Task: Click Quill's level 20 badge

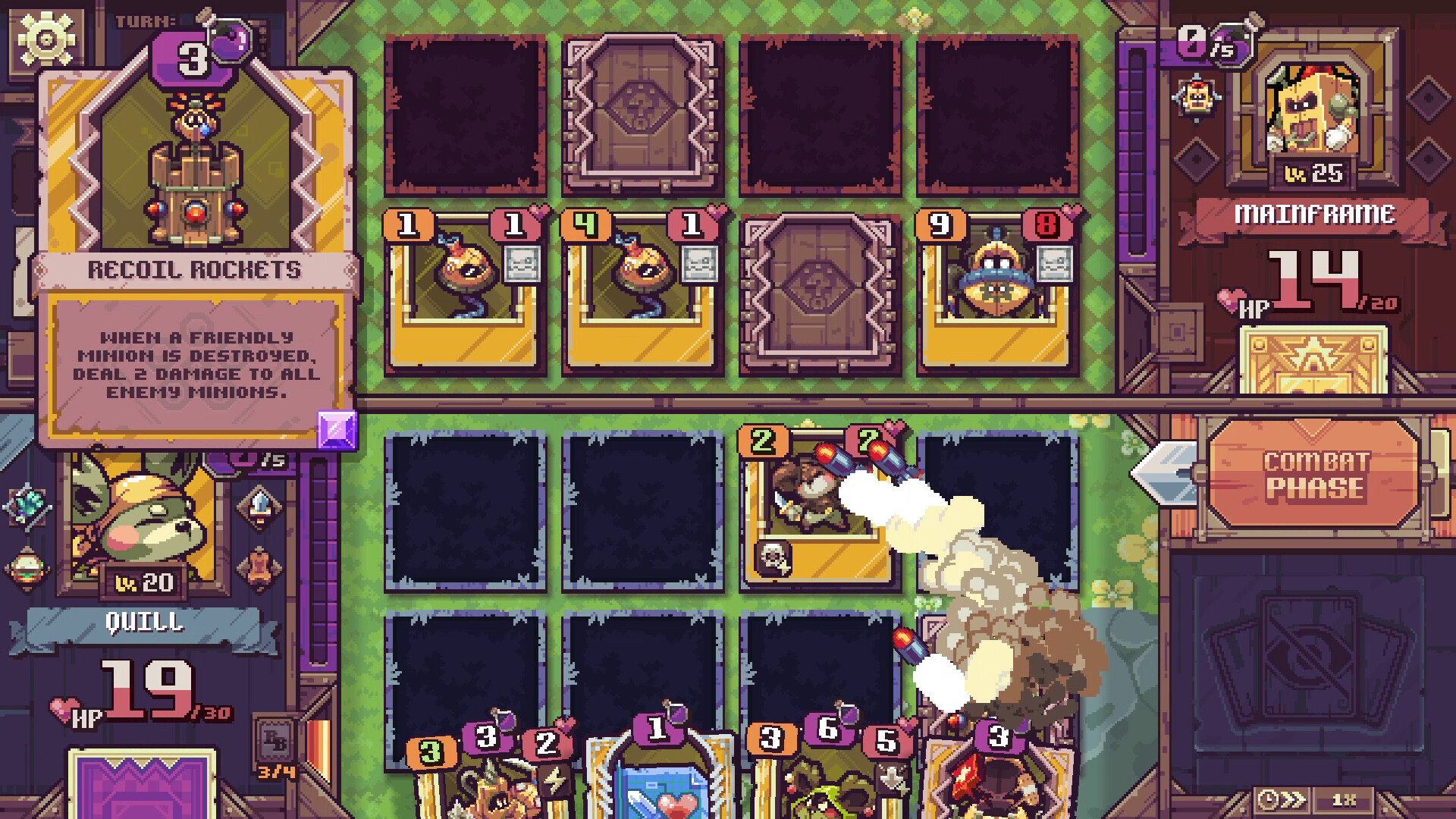Action: (143, 581)
